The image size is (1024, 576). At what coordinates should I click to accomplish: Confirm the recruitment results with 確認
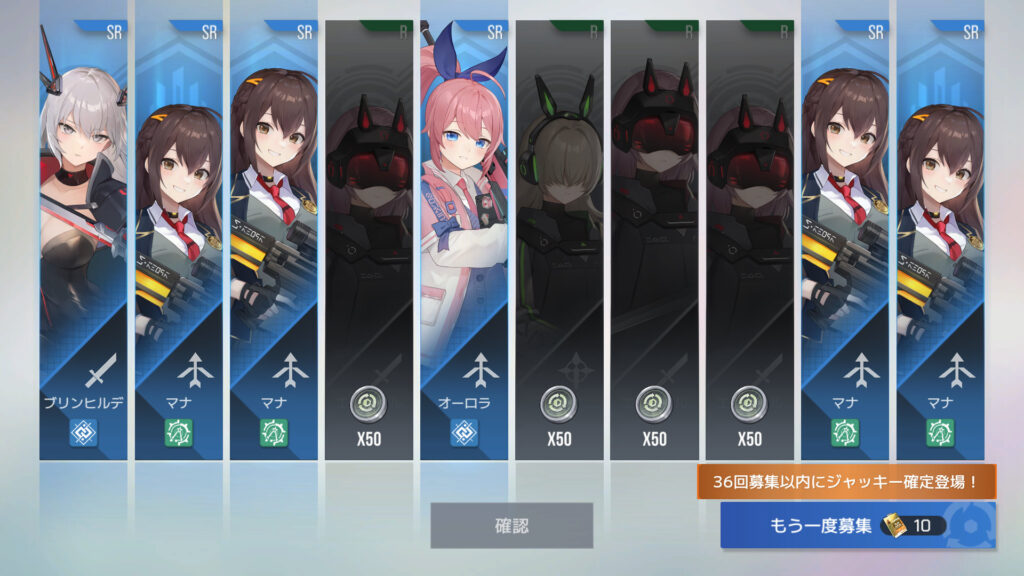[511, 525]
